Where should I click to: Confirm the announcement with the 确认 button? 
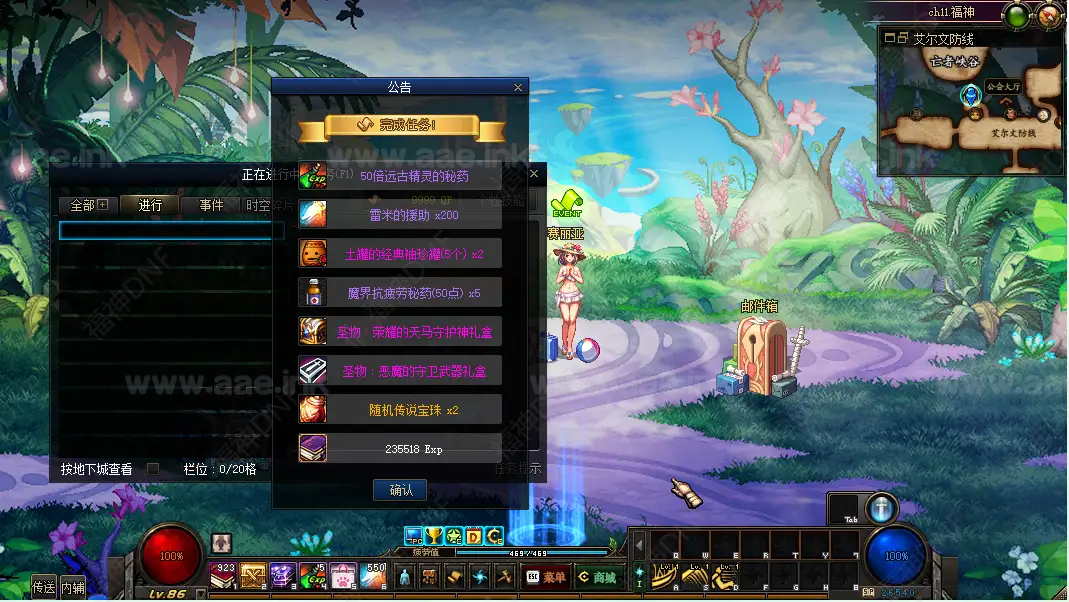(x=400, y=490)
